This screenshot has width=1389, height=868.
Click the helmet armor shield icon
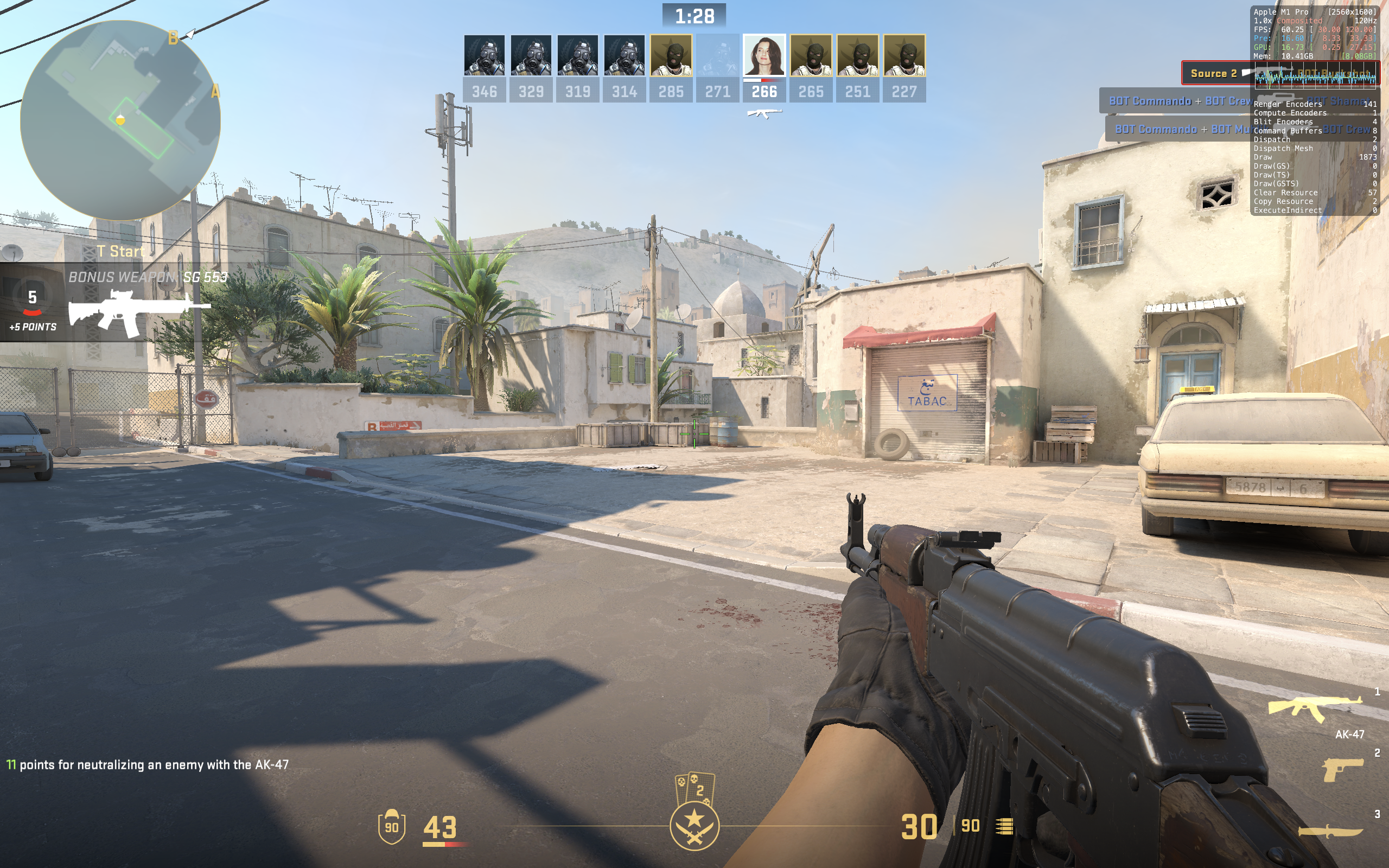(x=391, y=826)
